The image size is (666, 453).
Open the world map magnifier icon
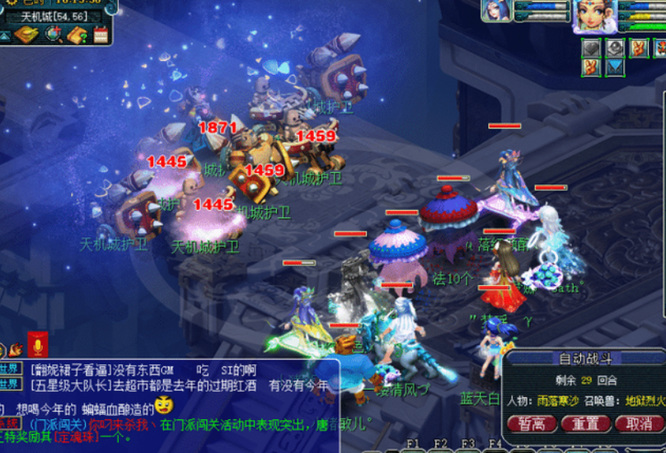point(53,34)
